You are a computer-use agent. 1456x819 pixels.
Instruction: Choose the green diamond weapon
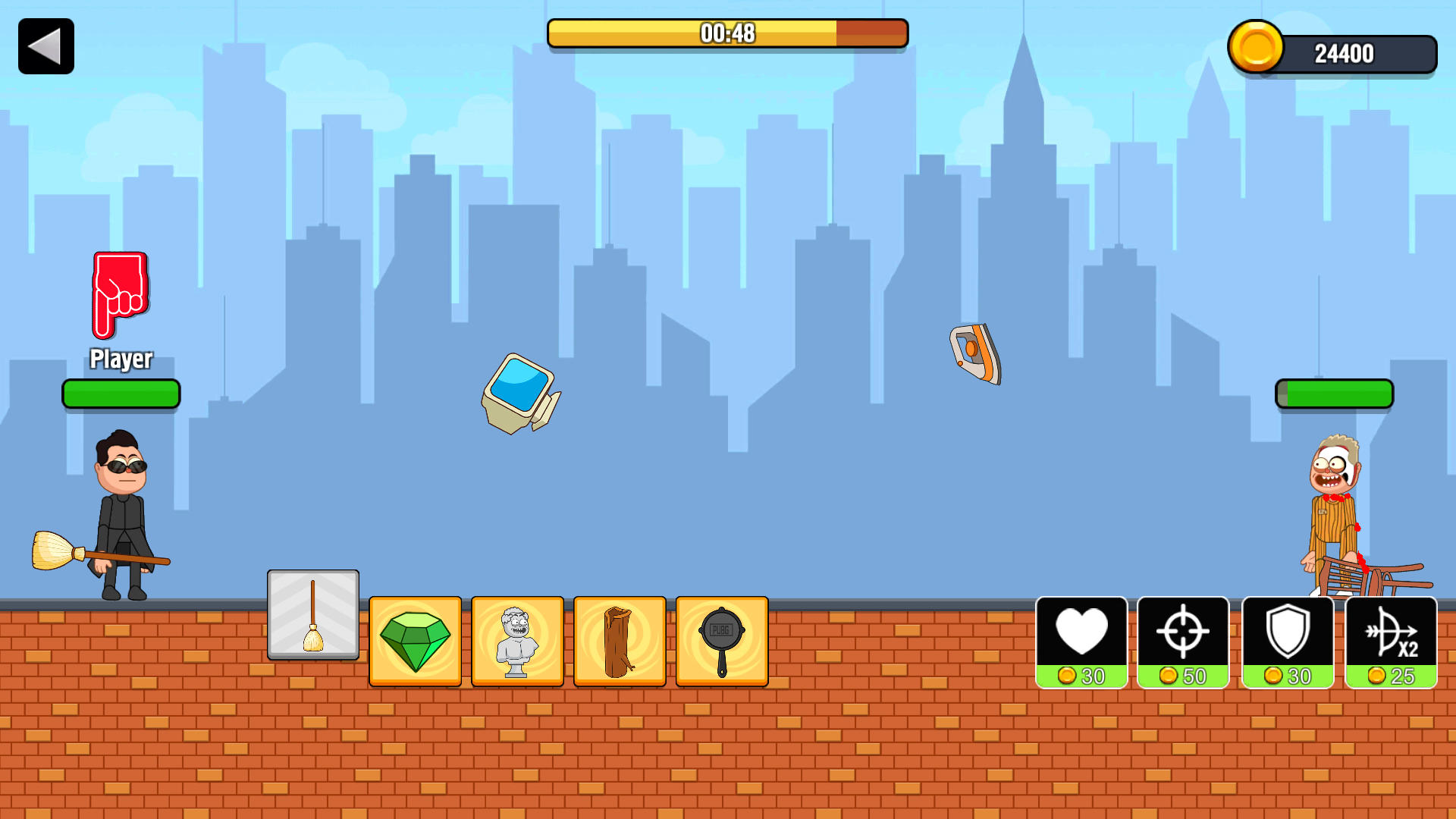pyautogui.click(x=414, y=641)
